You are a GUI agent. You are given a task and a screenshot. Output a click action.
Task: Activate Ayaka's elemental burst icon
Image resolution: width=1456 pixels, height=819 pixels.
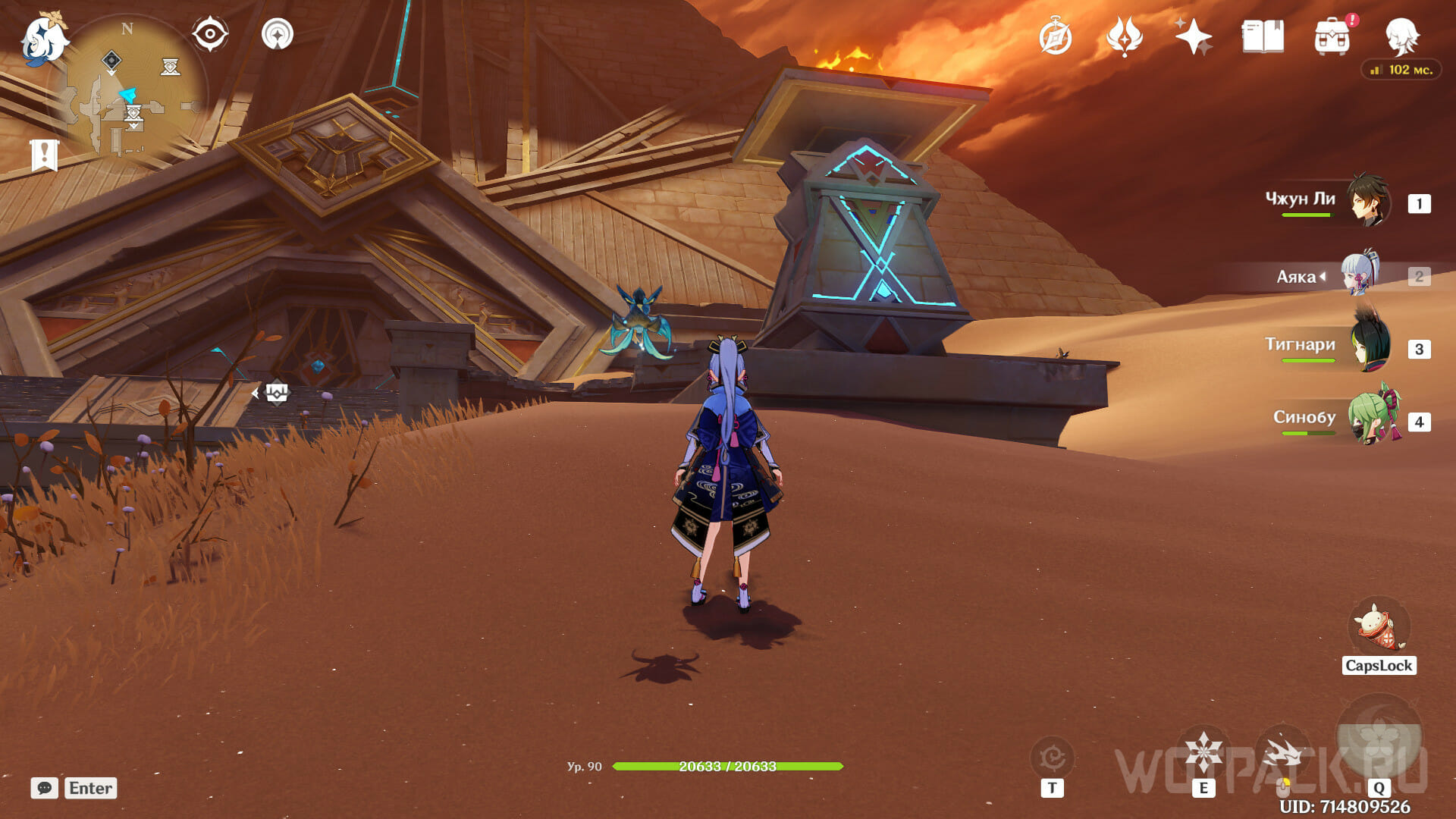click(x=1379, y=739)
